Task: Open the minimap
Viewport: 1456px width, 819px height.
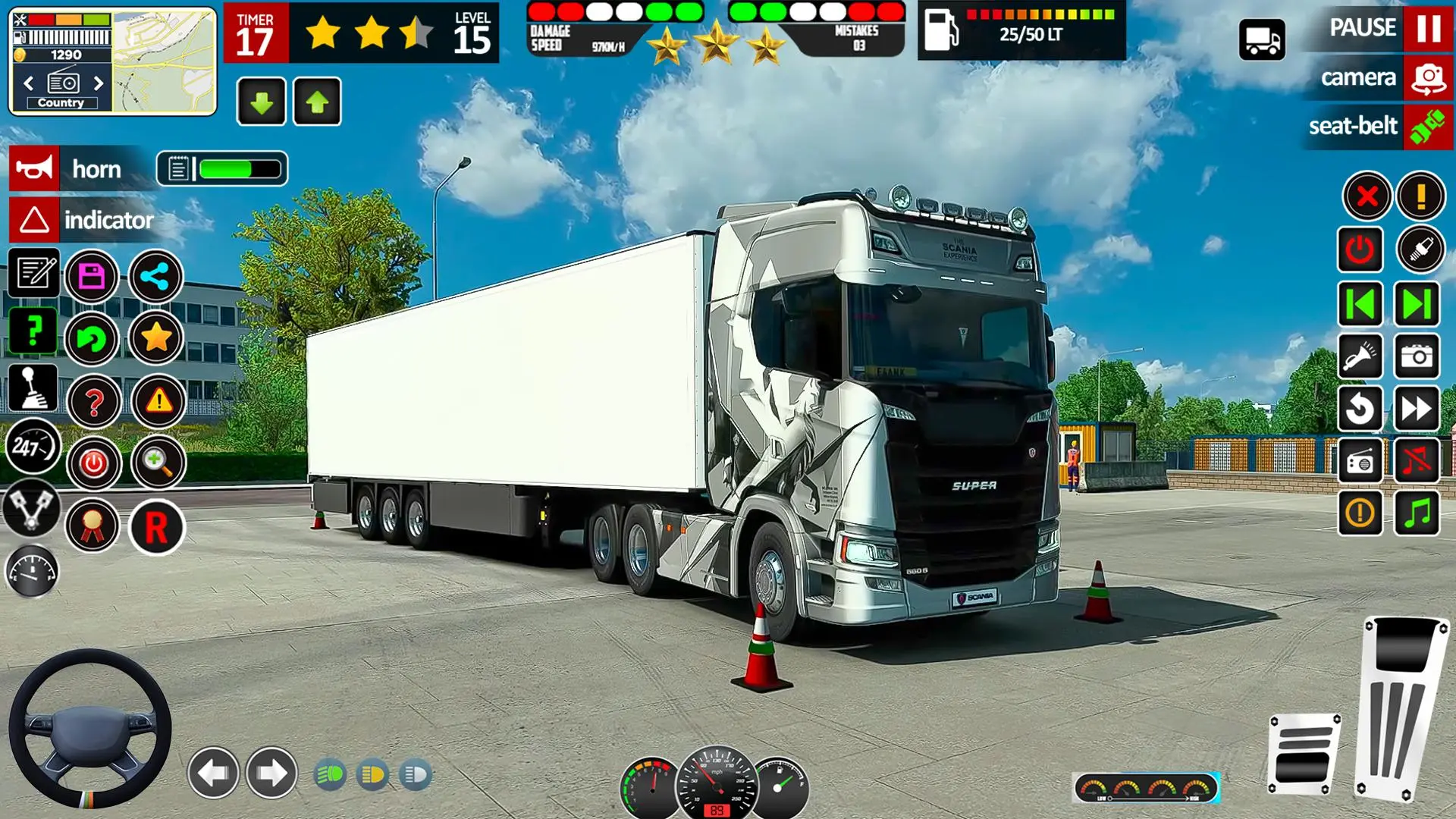Action: (x=164, y=62)
